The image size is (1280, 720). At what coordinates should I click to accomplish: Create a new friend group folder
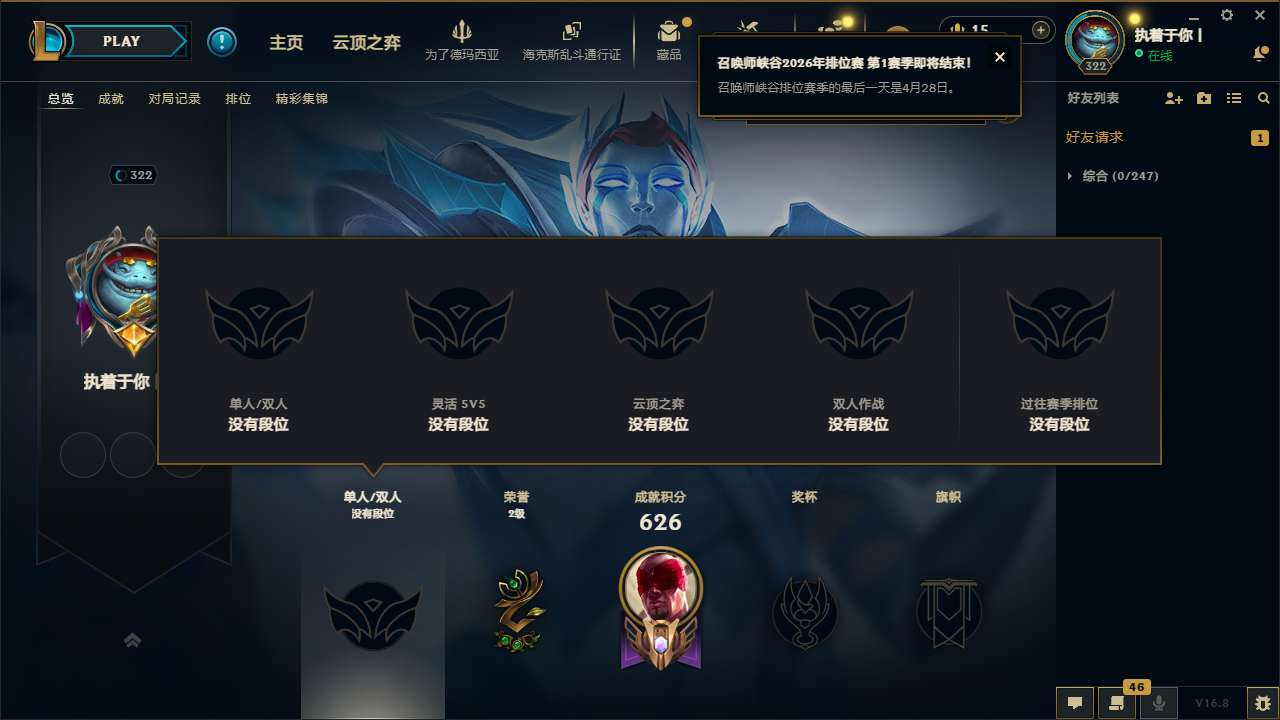(x=1204, y=98)
